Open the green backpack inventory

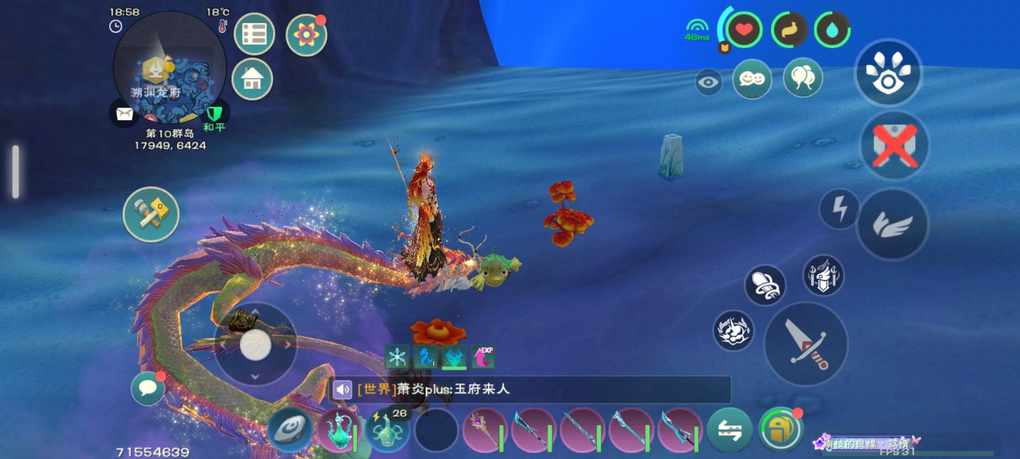click(x=779, y=430)
